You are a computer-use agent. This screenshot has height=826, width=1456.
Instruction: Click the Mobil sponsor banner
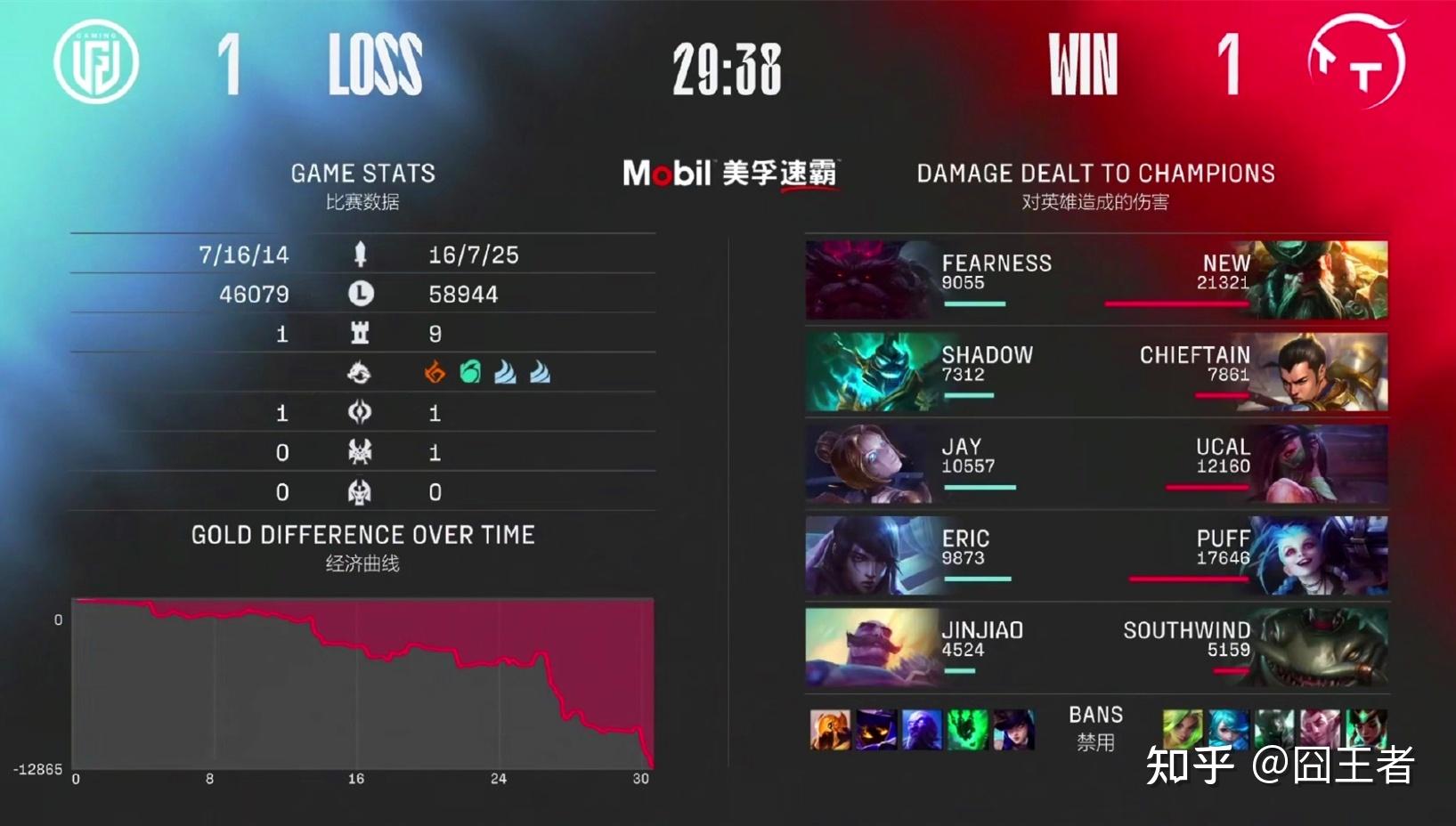coord(728,174)
